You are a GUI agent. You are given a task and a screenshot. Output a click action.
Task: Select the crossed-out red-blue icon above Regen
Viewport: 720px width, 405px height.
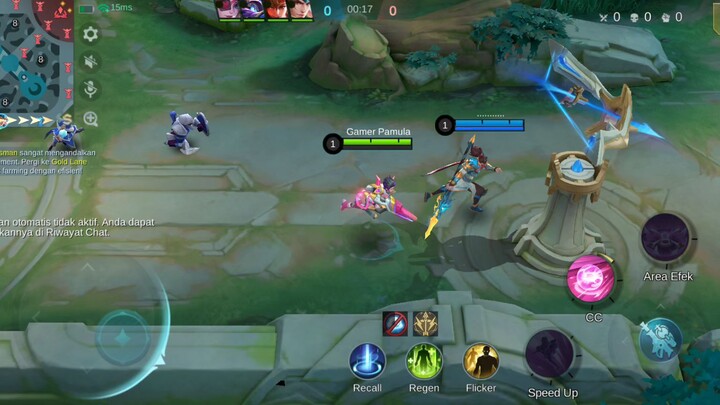click(395, 323)
